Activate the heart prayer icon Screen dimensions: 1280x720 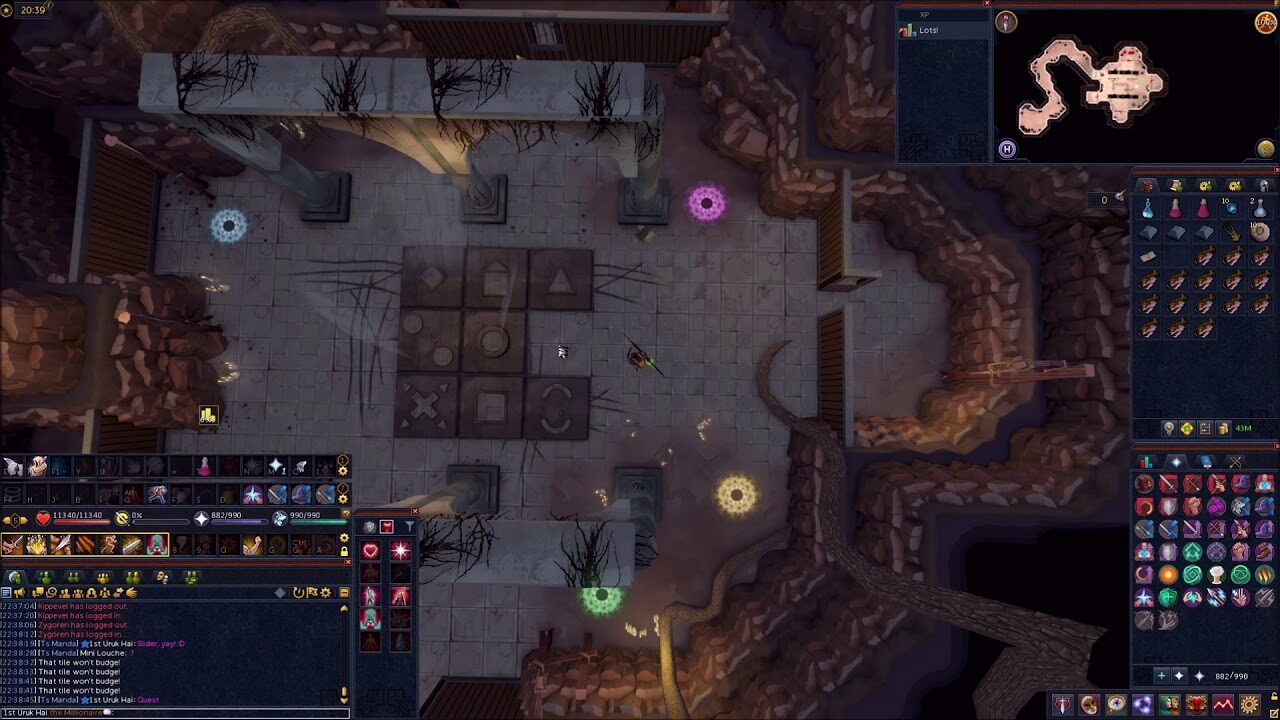(371, 550)
